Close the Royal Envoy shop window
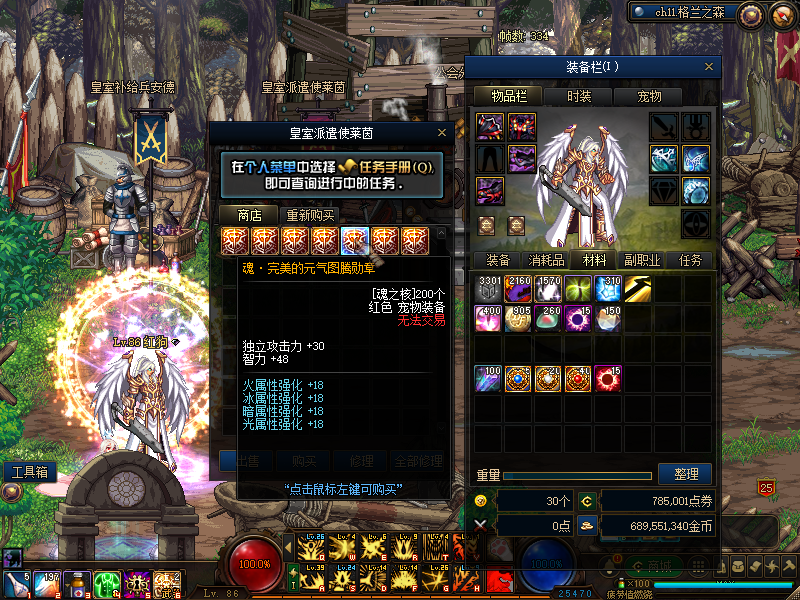This screenshot has width=800, height=600. pyautogui.click(x=442, y=132)
